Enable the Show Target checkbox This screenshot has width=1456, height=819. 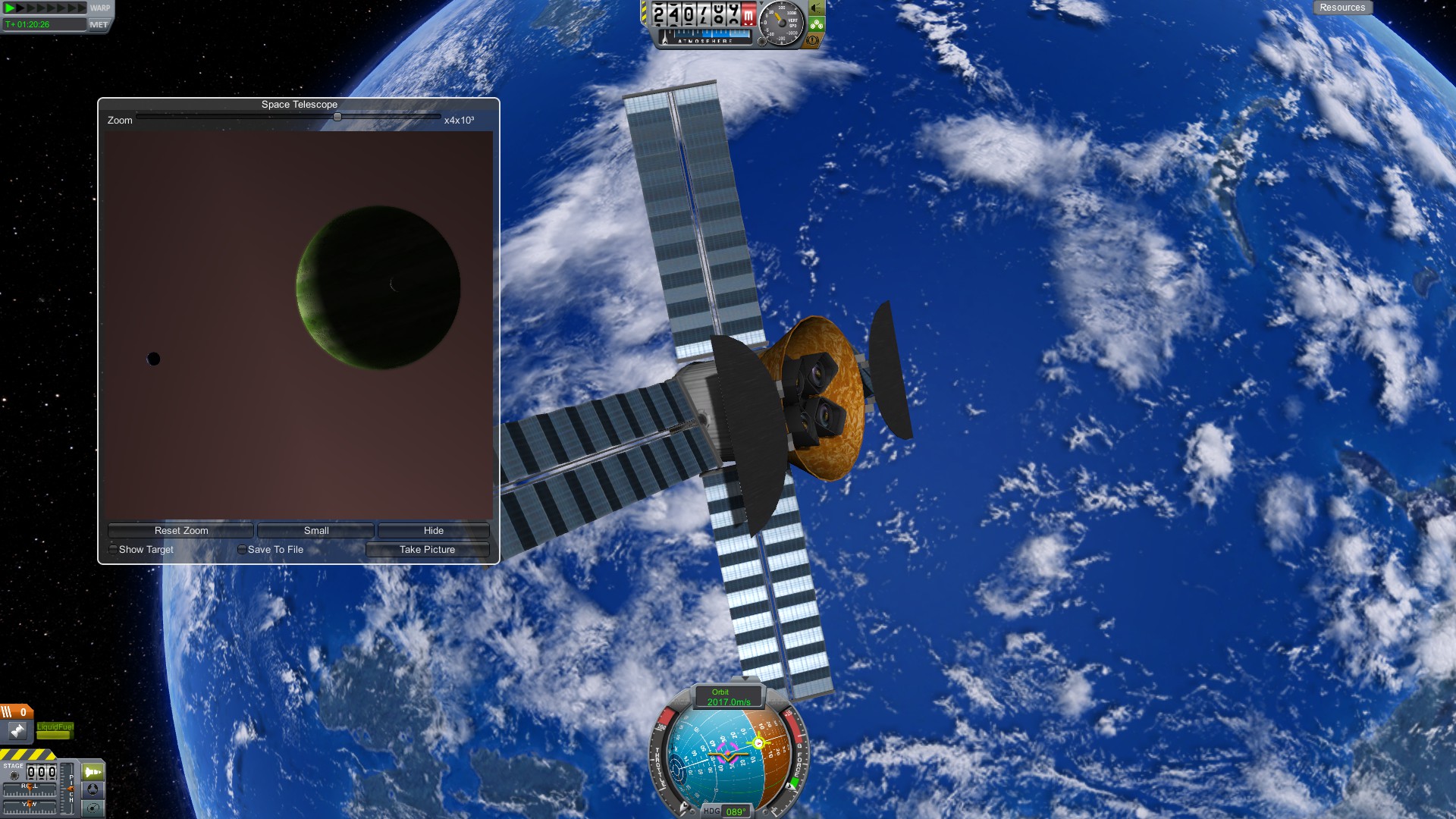point(113,549)
